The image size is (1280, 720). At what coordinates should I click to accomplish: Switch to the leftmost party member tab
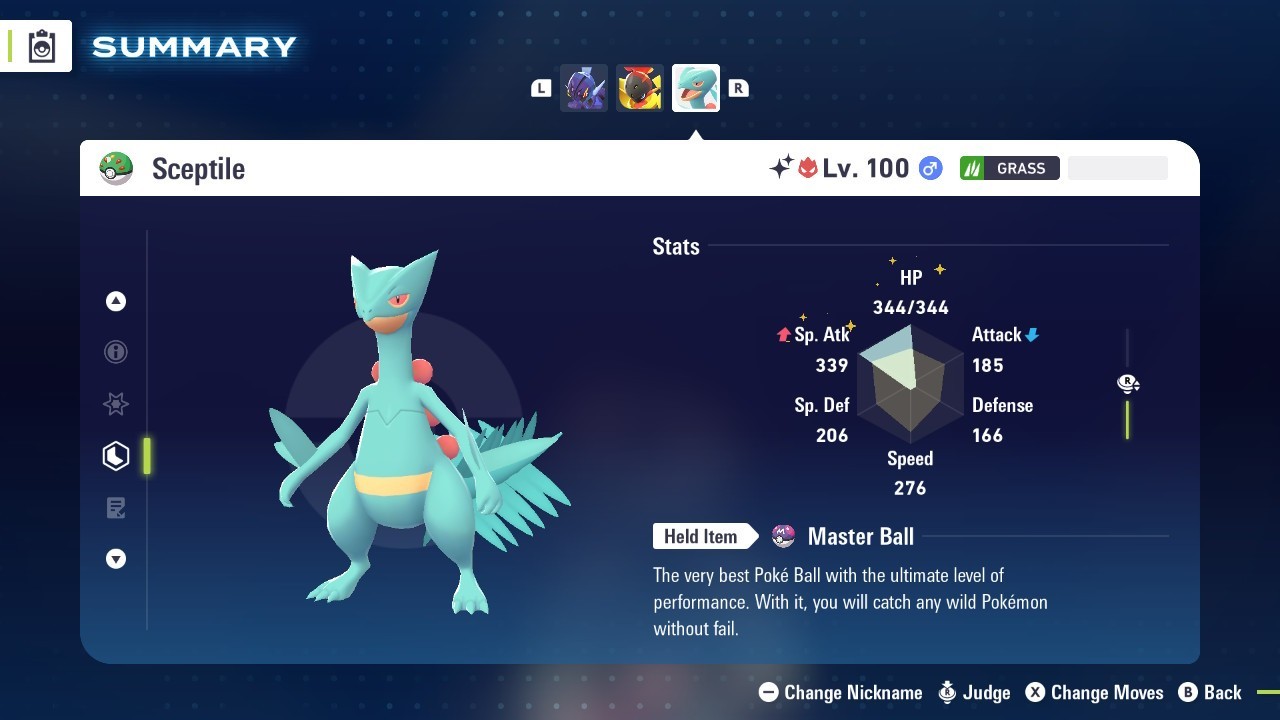584,88
